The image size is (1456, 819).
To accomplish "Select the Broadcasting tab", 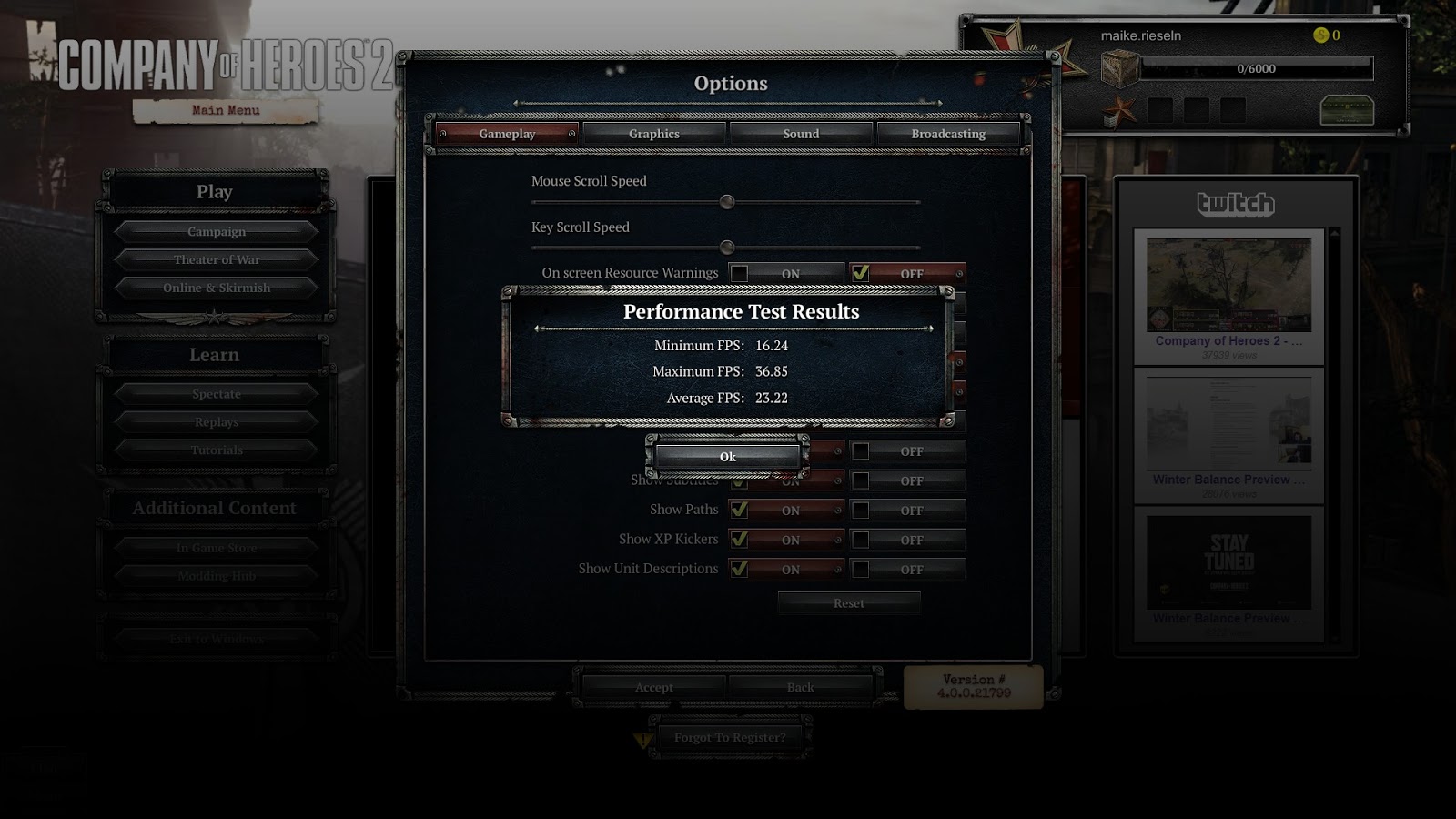I will (x=947, y=133).
